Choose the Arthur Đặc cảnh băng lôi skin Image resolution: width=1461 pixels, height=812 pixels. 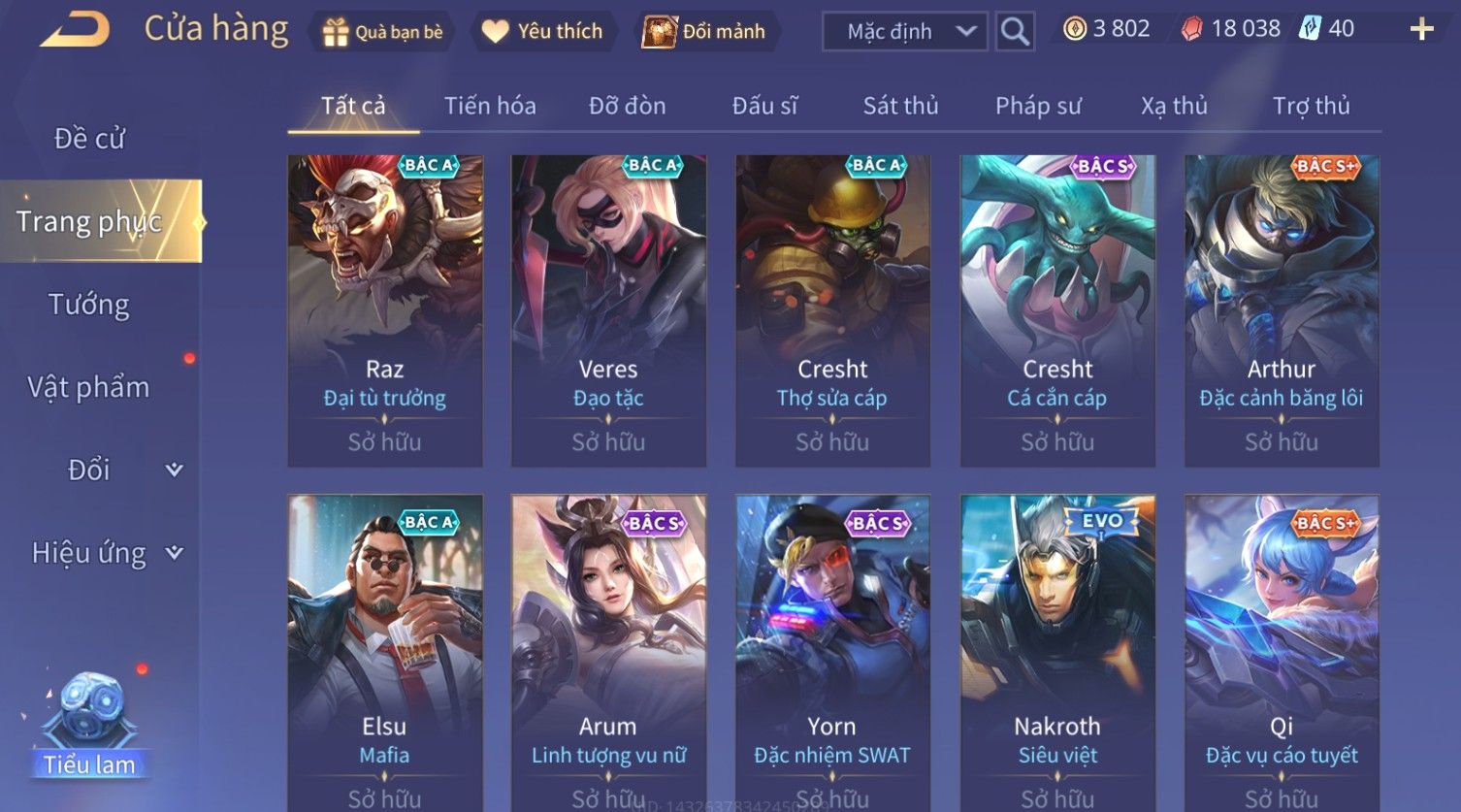(x=1282, y=310)
